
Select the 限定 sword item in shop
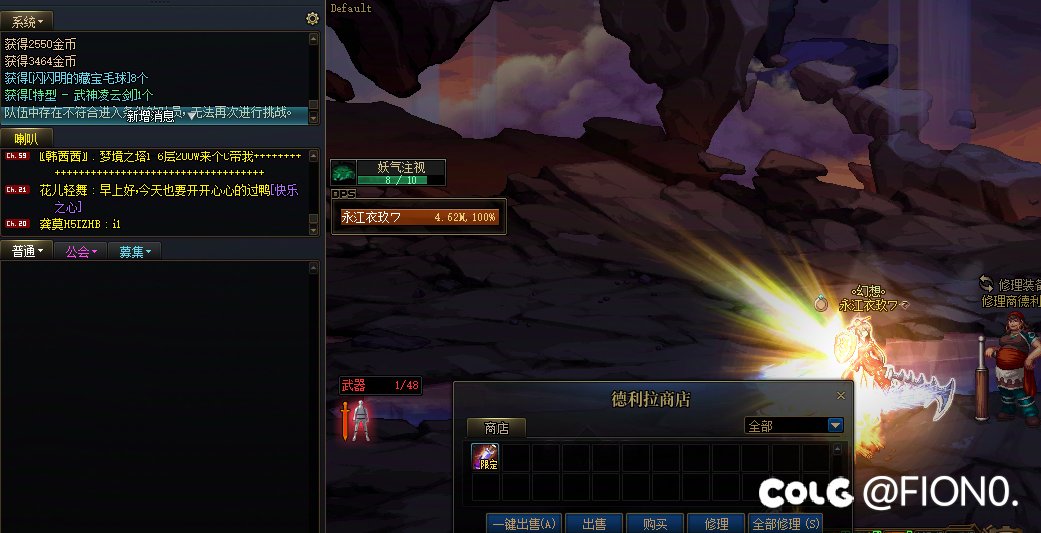485,457
